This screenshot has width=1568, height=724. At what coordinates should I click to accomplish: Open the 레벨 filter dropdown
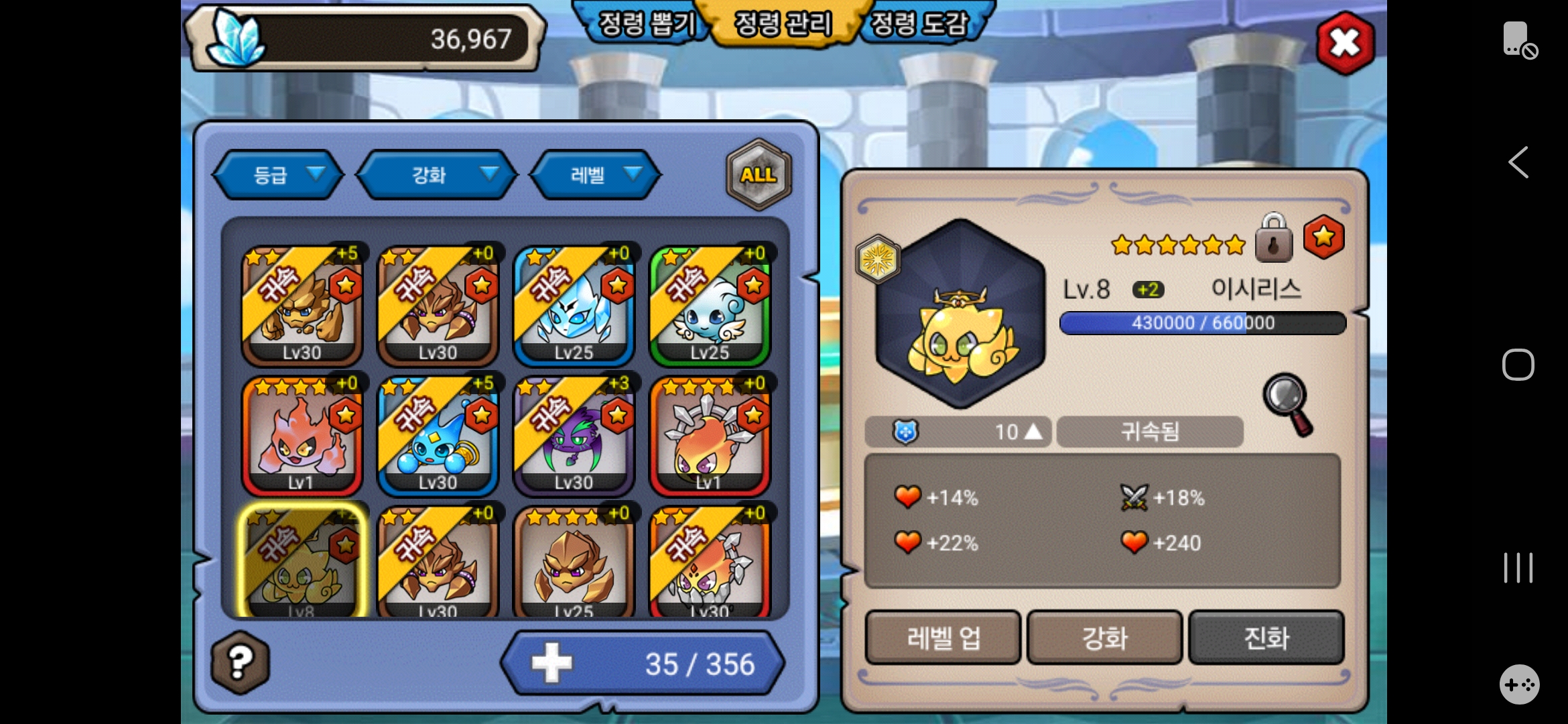pyautogui.click(x=595, y=175)
